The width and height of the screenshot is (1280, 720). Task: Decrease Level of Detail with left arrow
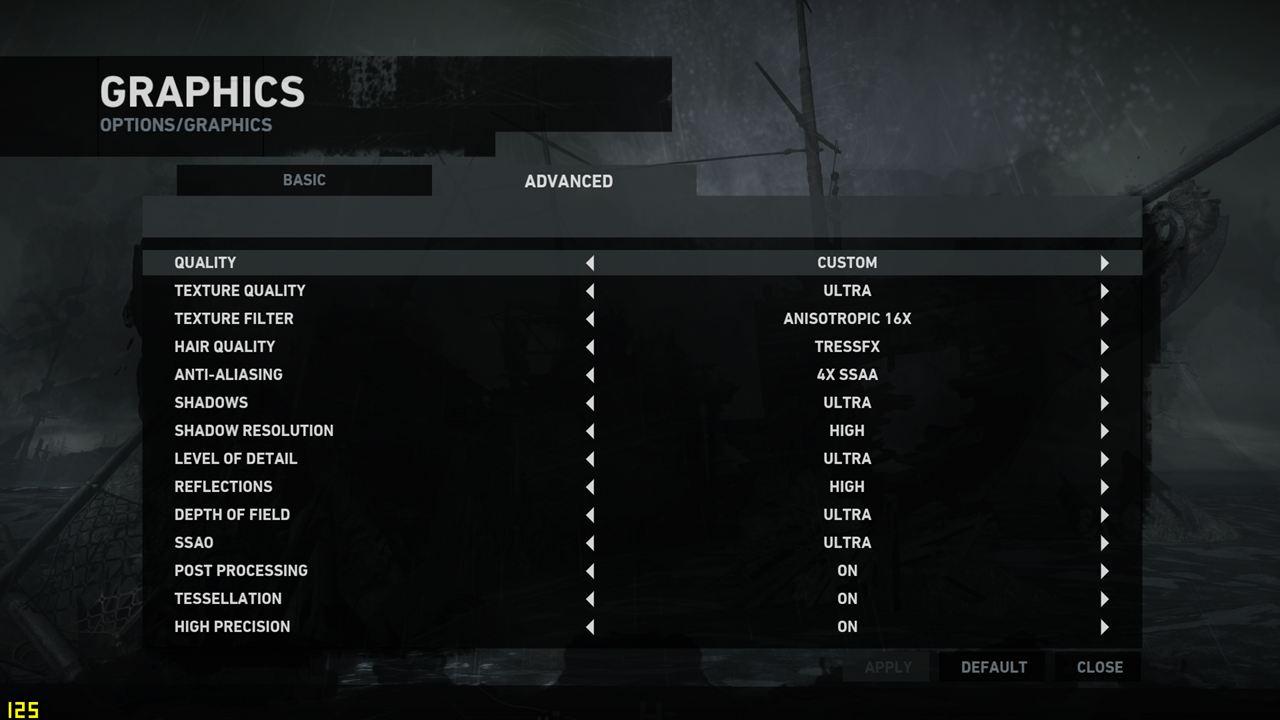pos(590,459)
